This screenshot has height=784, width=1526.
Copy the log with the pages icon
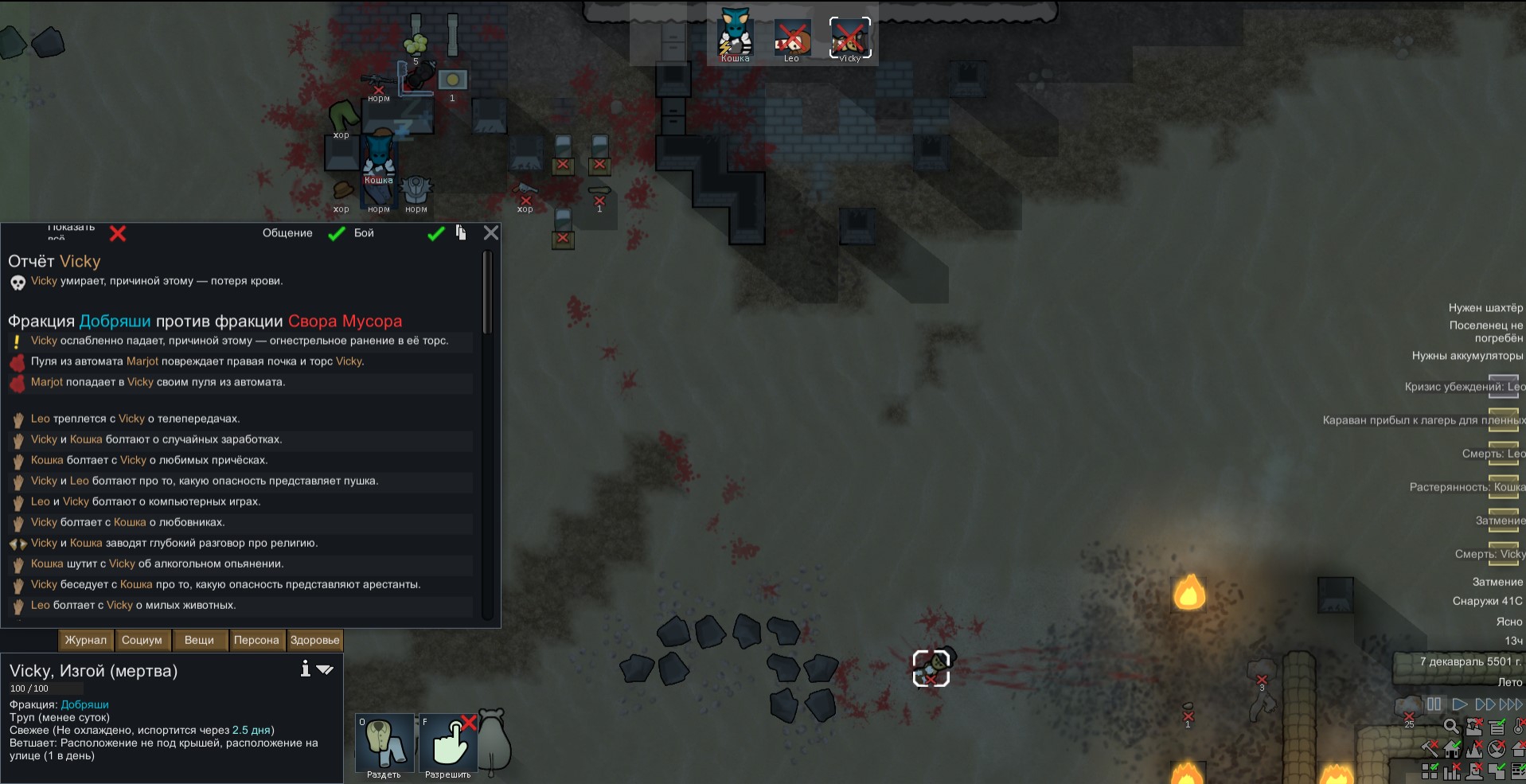pyautogui.click(x=461, y=232)
